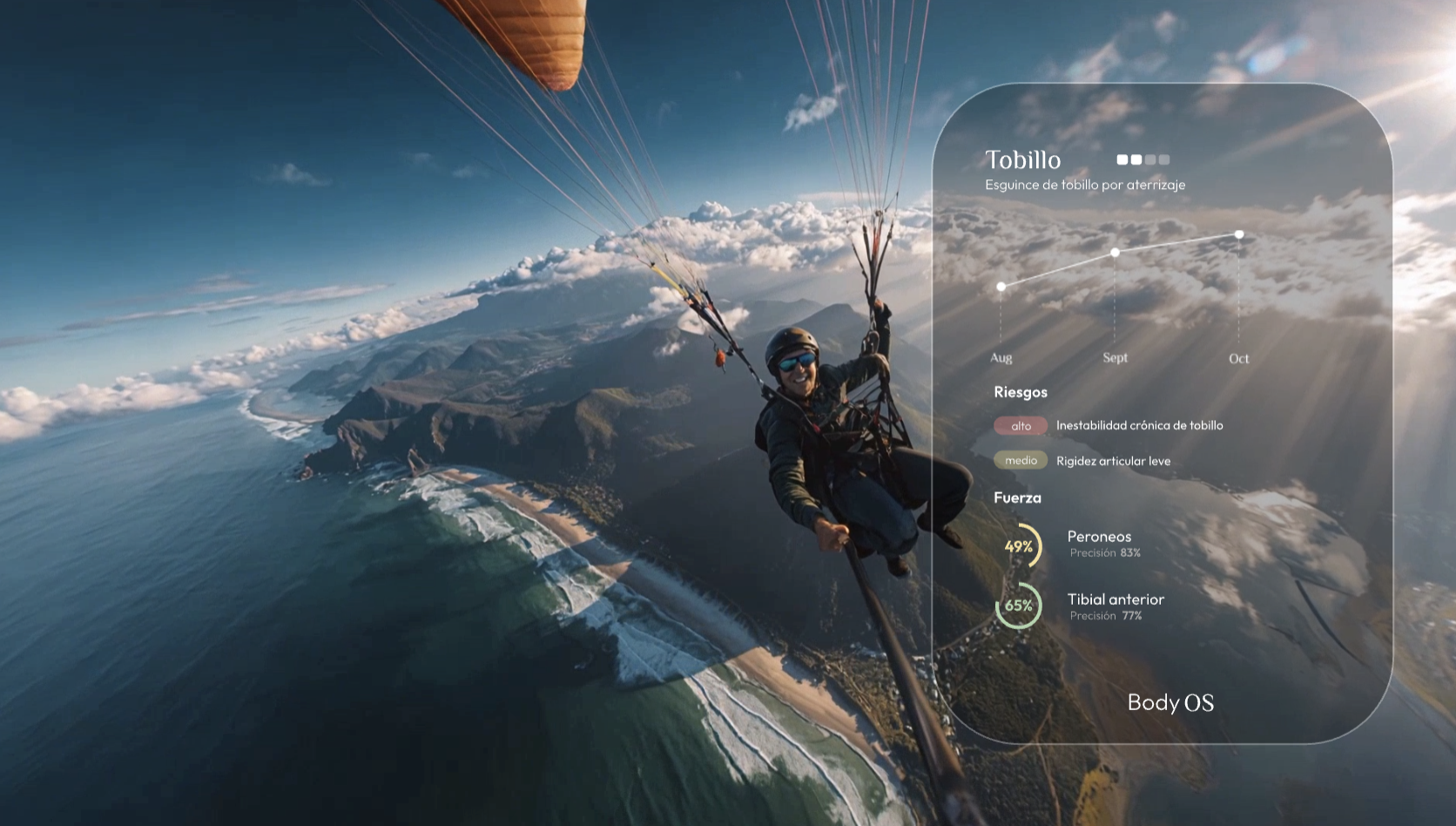Select the Tobillo panel title
This screenshot has height=826, width=1456.
[1022, 160]
